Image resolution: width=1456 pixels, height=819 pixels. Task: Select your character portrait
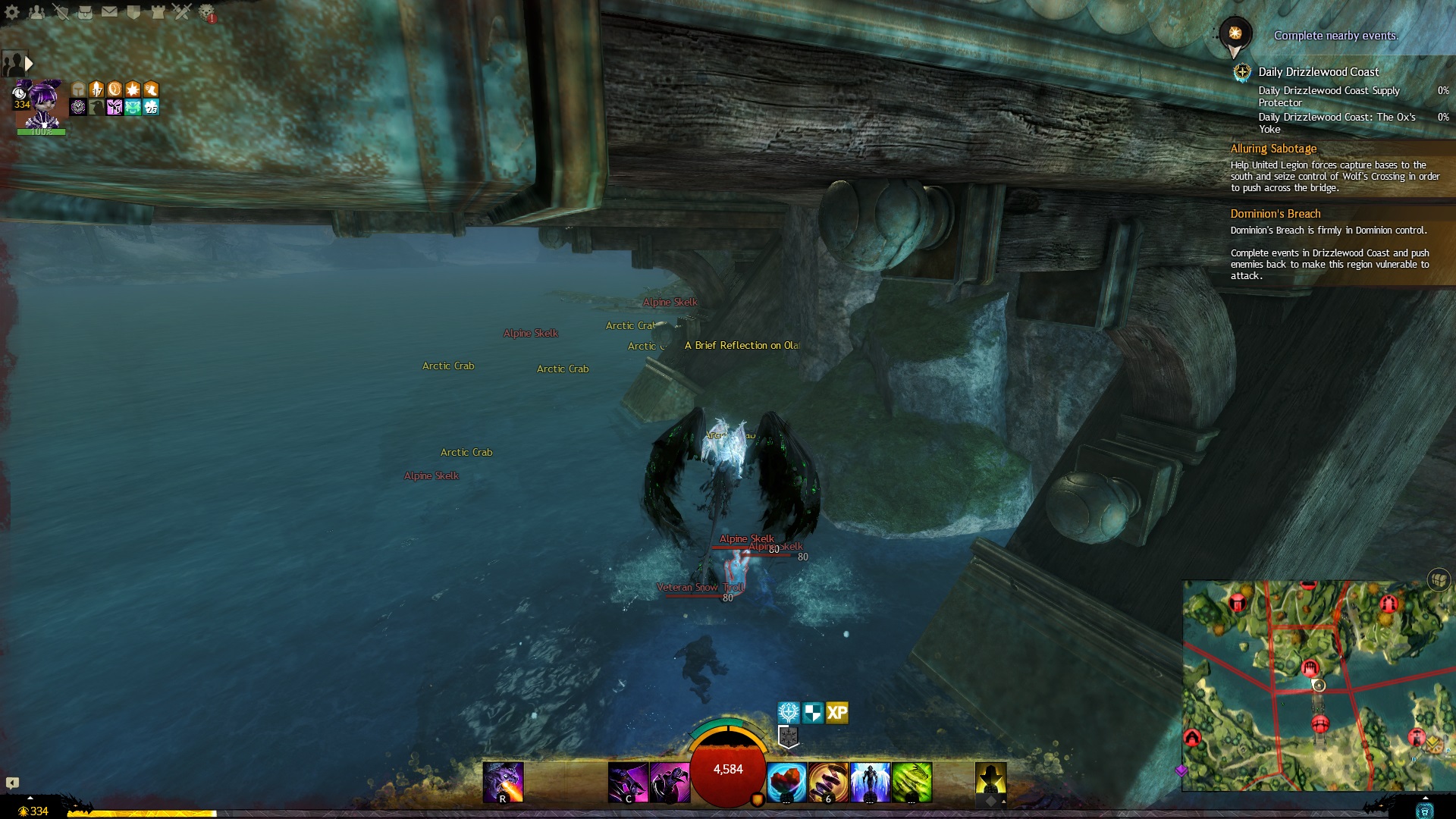point(41,103)
